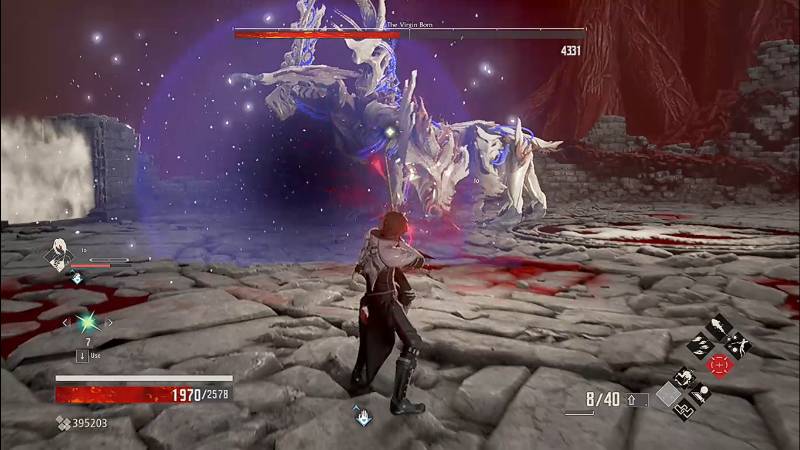The height and width of the screenshot is (450, 800).
Task: Click the hand icon below the character
Action: point(361,413)
